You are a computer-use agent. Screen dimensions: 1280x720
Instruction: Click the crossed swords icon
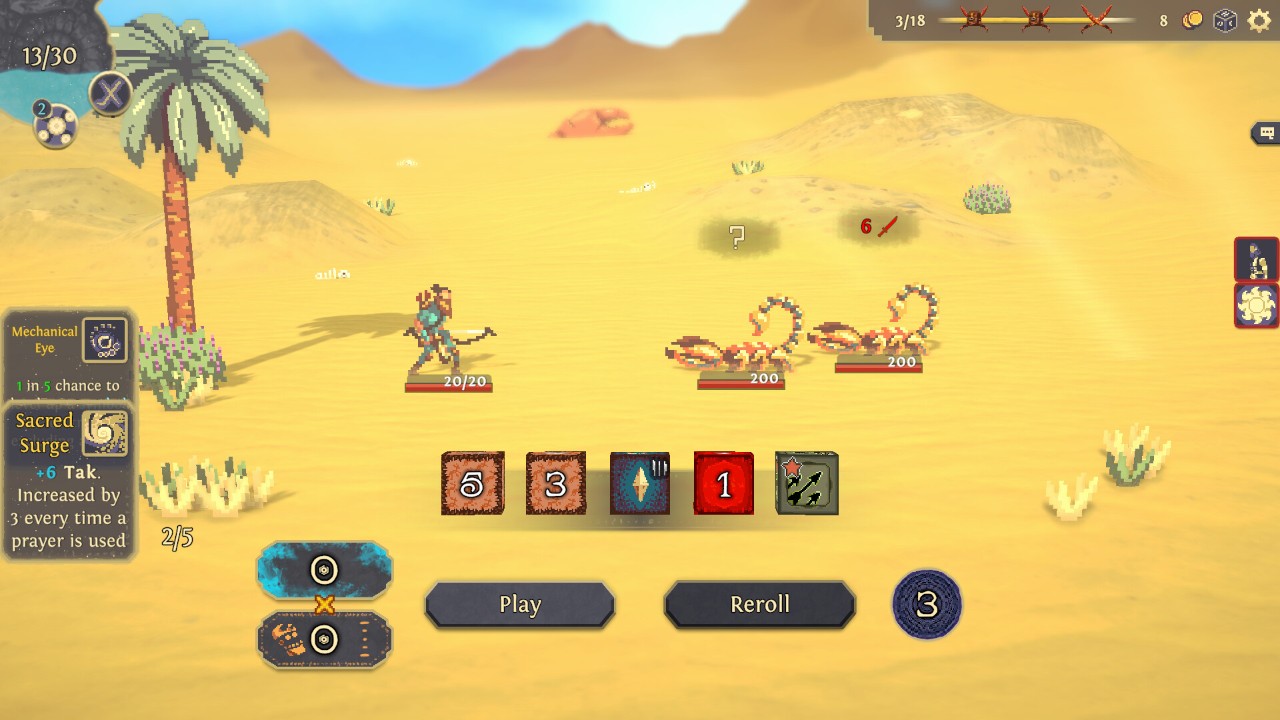110,95
